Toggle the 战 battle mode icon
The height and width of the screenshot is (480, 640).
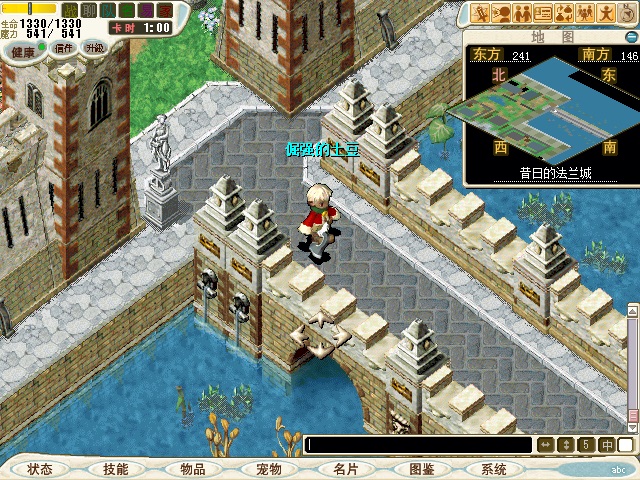70,9
